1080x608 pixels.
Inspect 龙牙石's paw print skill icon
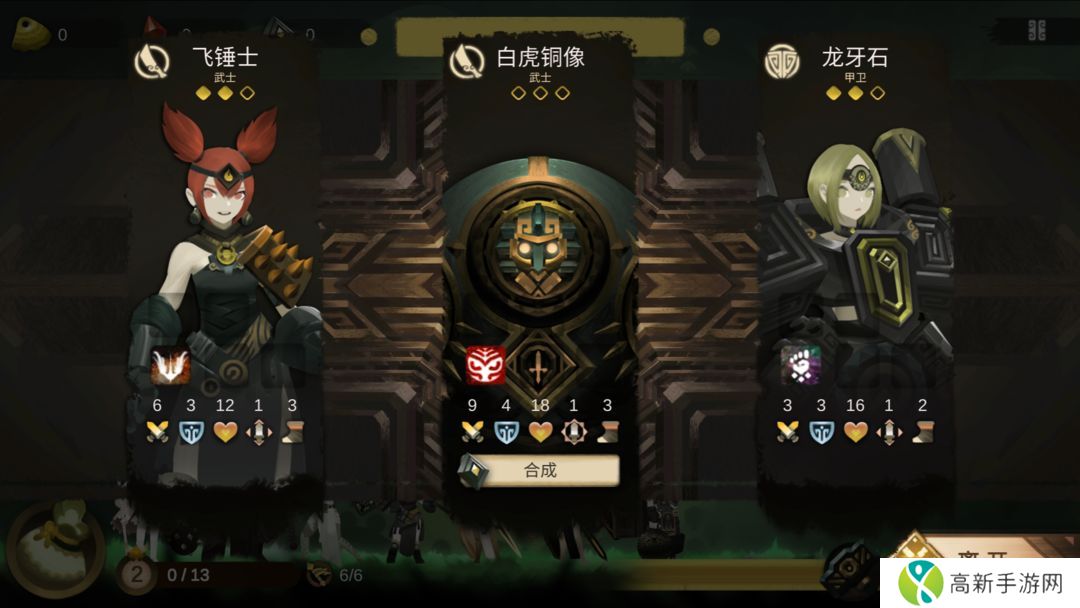point(800,366)
